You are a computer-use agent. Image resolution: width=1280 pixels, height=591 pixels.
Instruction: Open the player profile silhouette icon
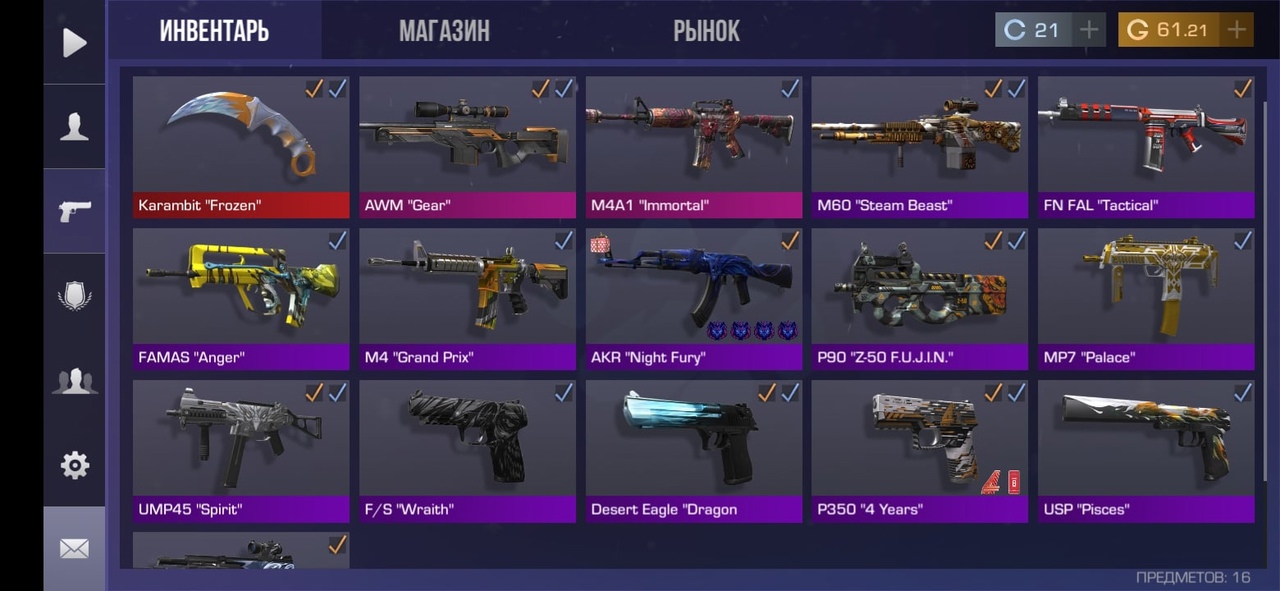pyautogui.click(x=74, y=127)
